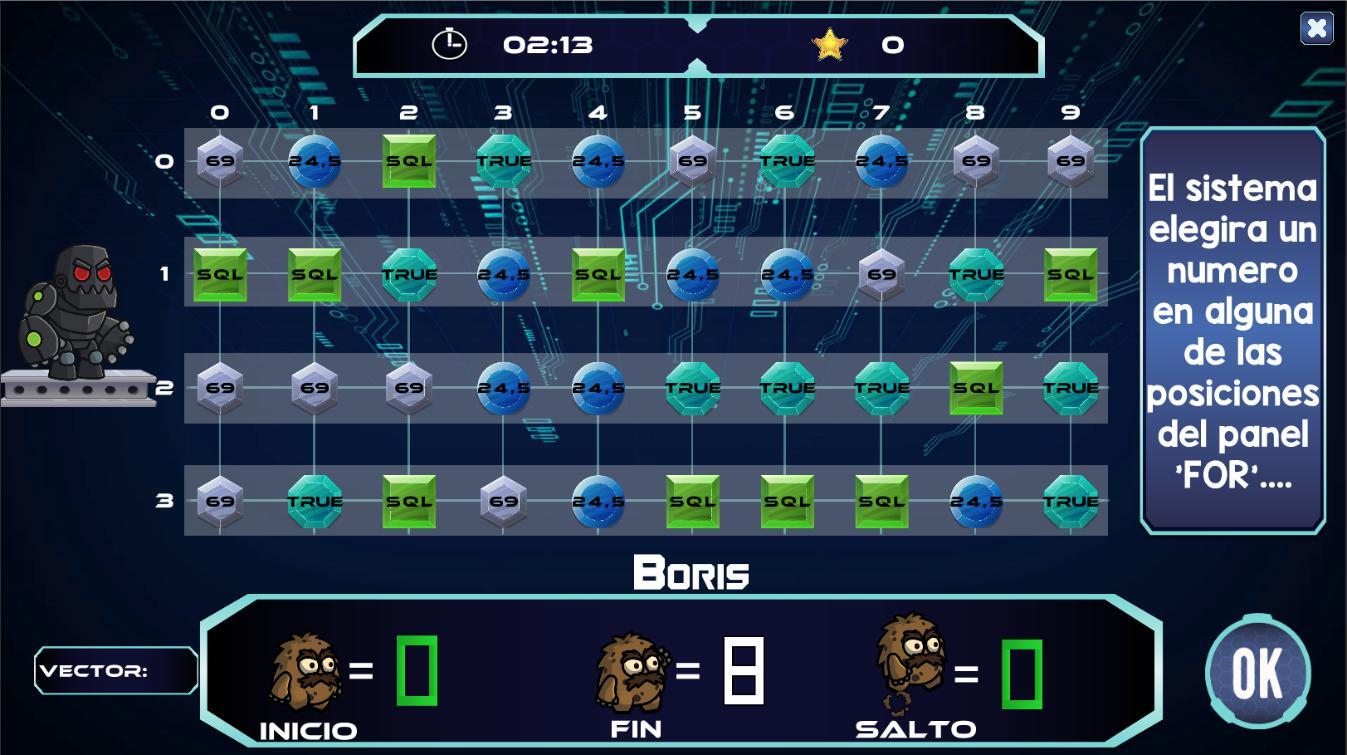The height and width of the screenshot is (755, 1347).
Task: Click the VECTOR field
Action: click(x=116, y=670)
